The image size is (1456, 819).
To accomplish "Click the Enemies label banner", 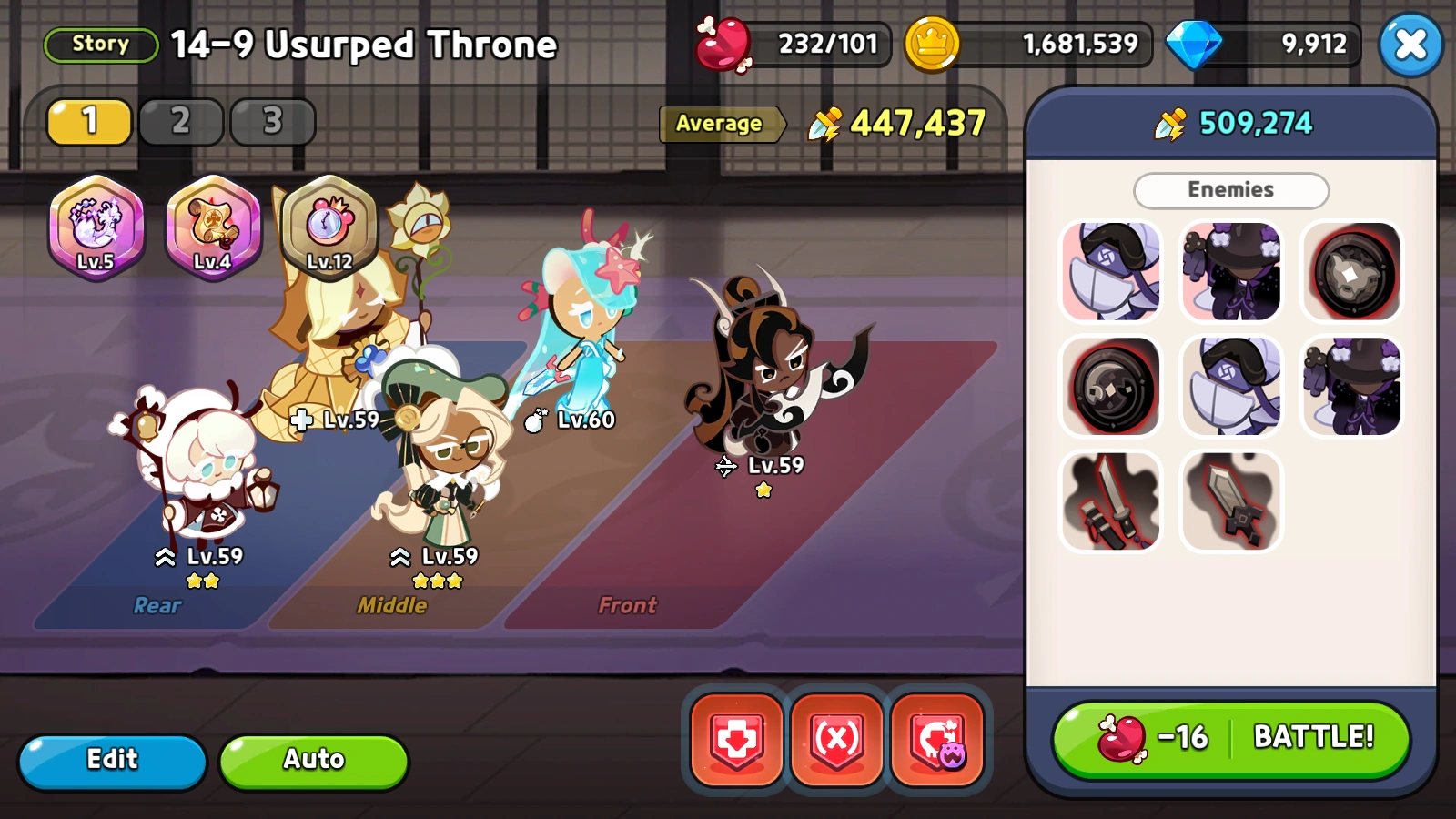I will pos(1230,190).
